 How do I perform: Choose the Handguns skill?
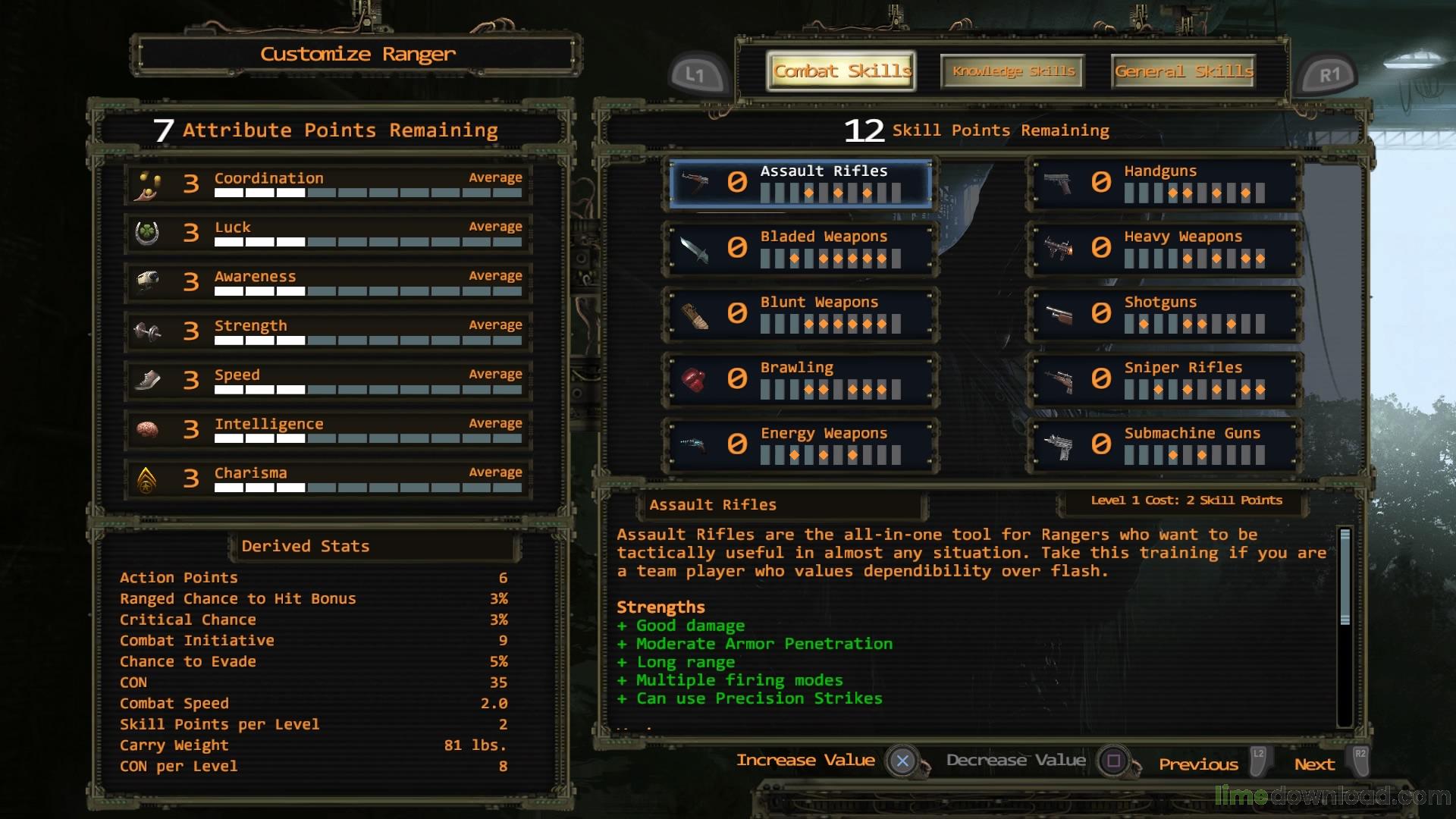coord(1164,183)
